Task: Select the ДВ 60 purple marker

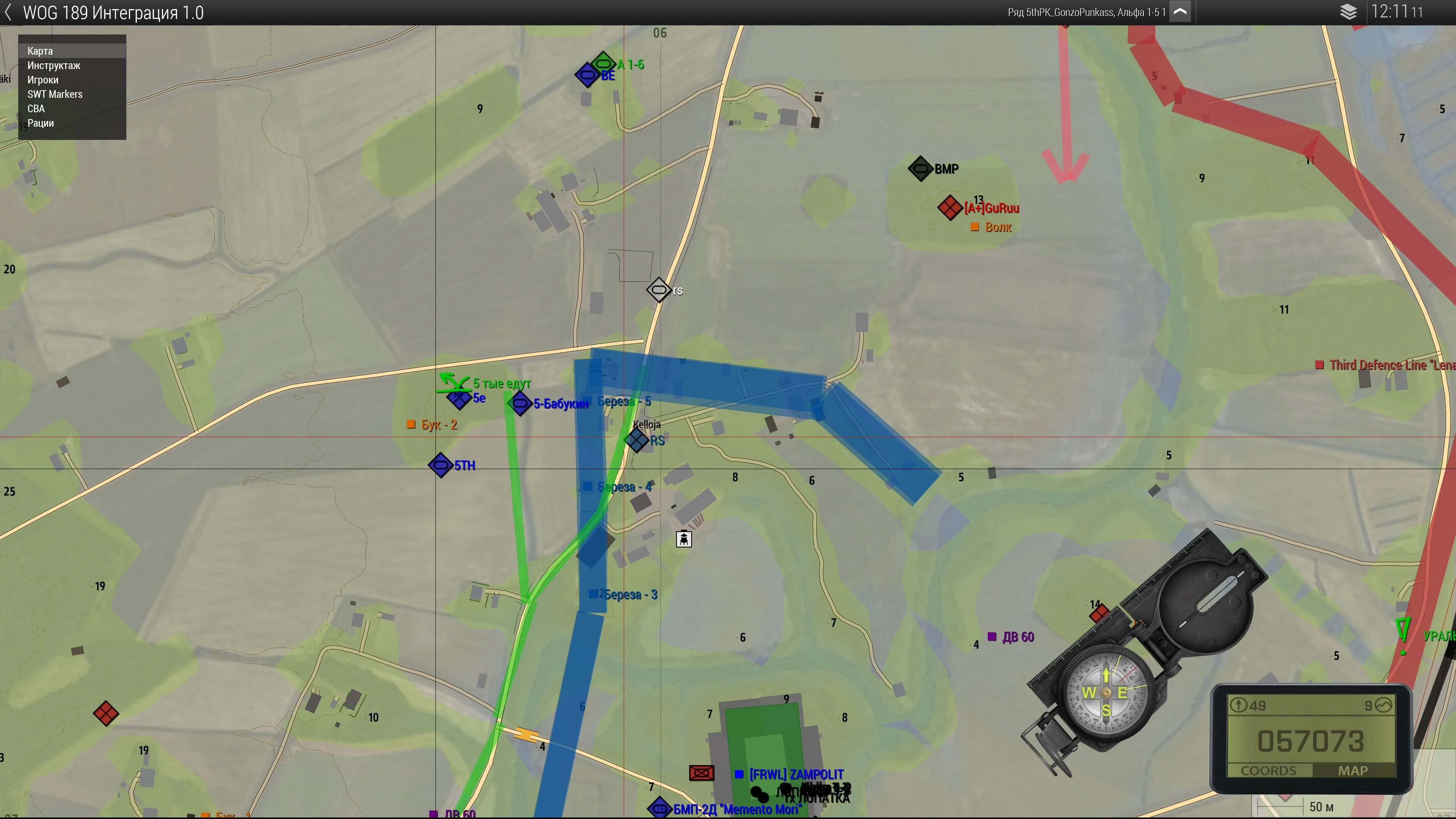Action: pyautogui.click(x=992, y=637)
